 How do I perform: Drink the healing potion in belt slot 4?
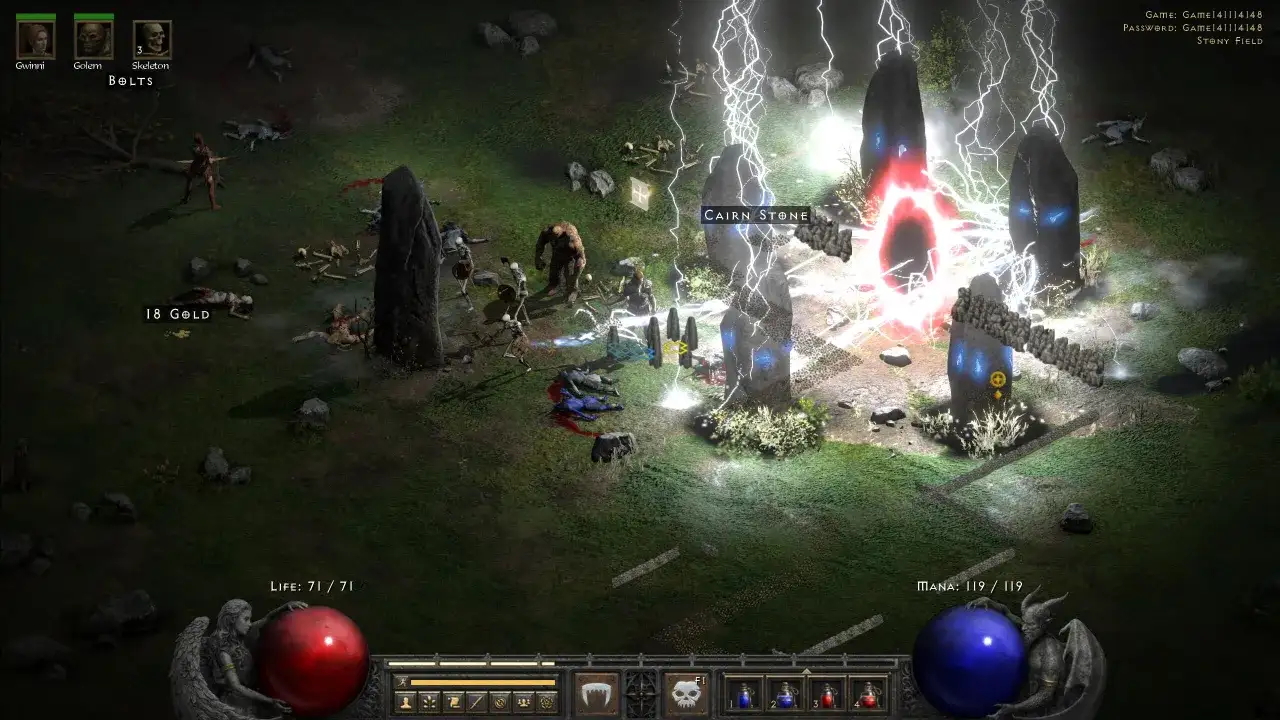(869, 696)
